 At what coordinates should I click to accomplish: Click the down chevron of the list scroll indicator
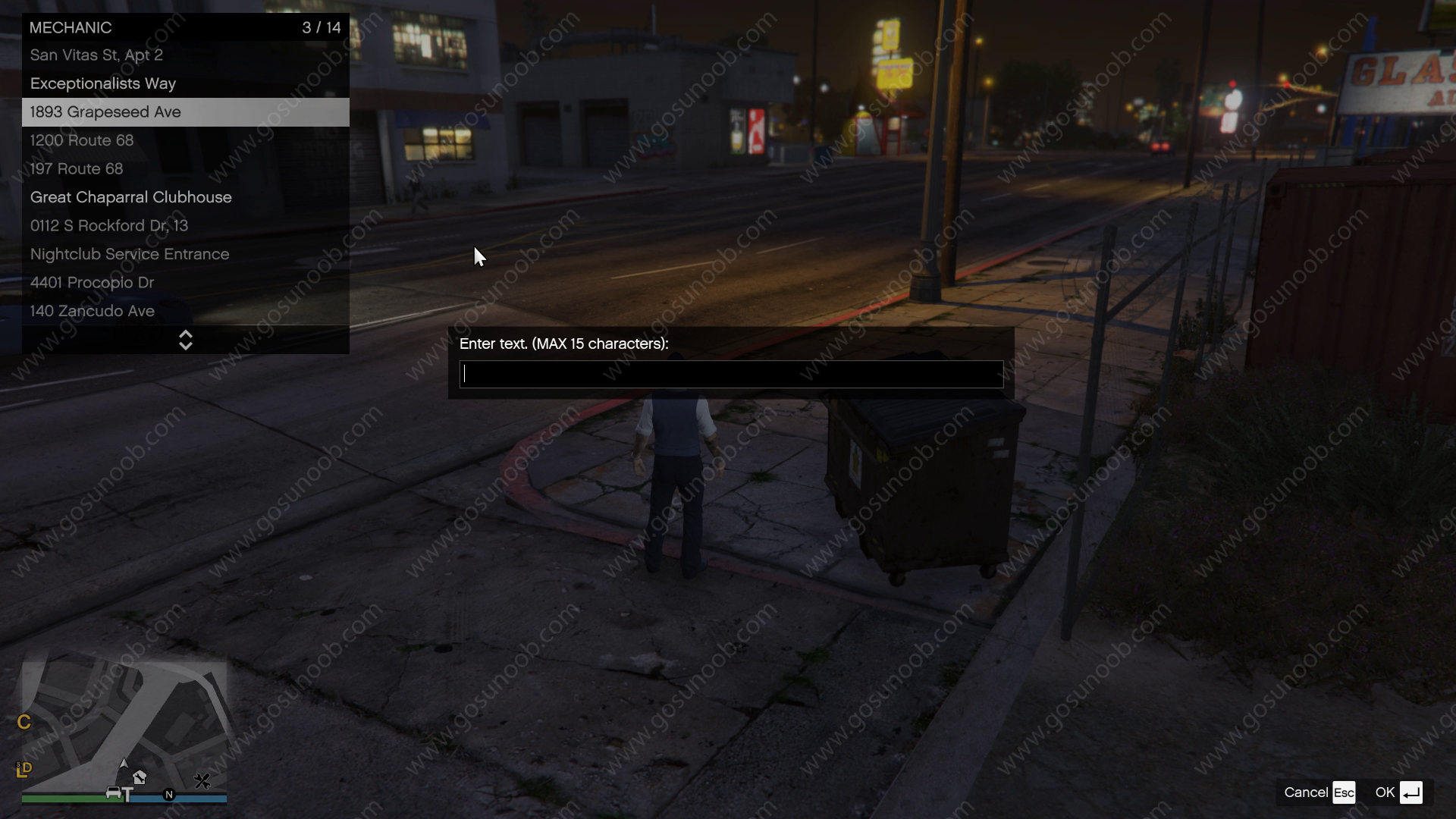(186, 345)
